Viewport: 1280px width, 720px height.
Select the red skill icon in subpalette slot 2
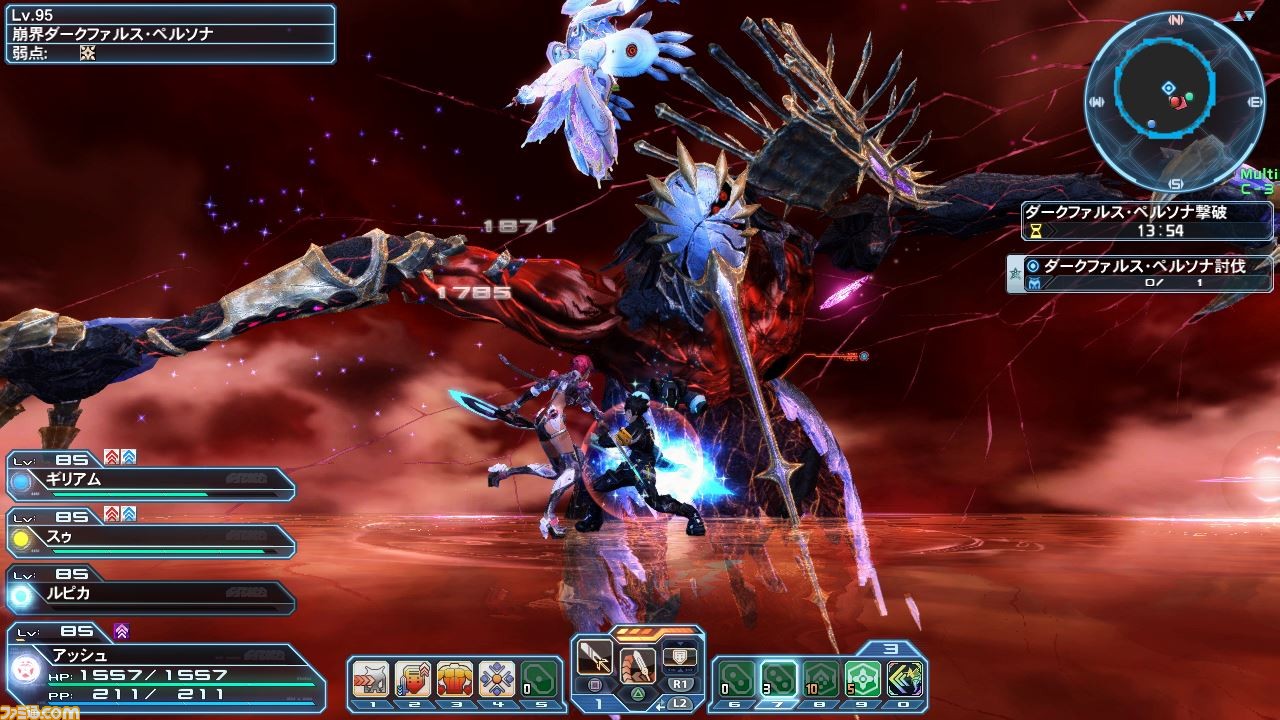tap(412, 678)
